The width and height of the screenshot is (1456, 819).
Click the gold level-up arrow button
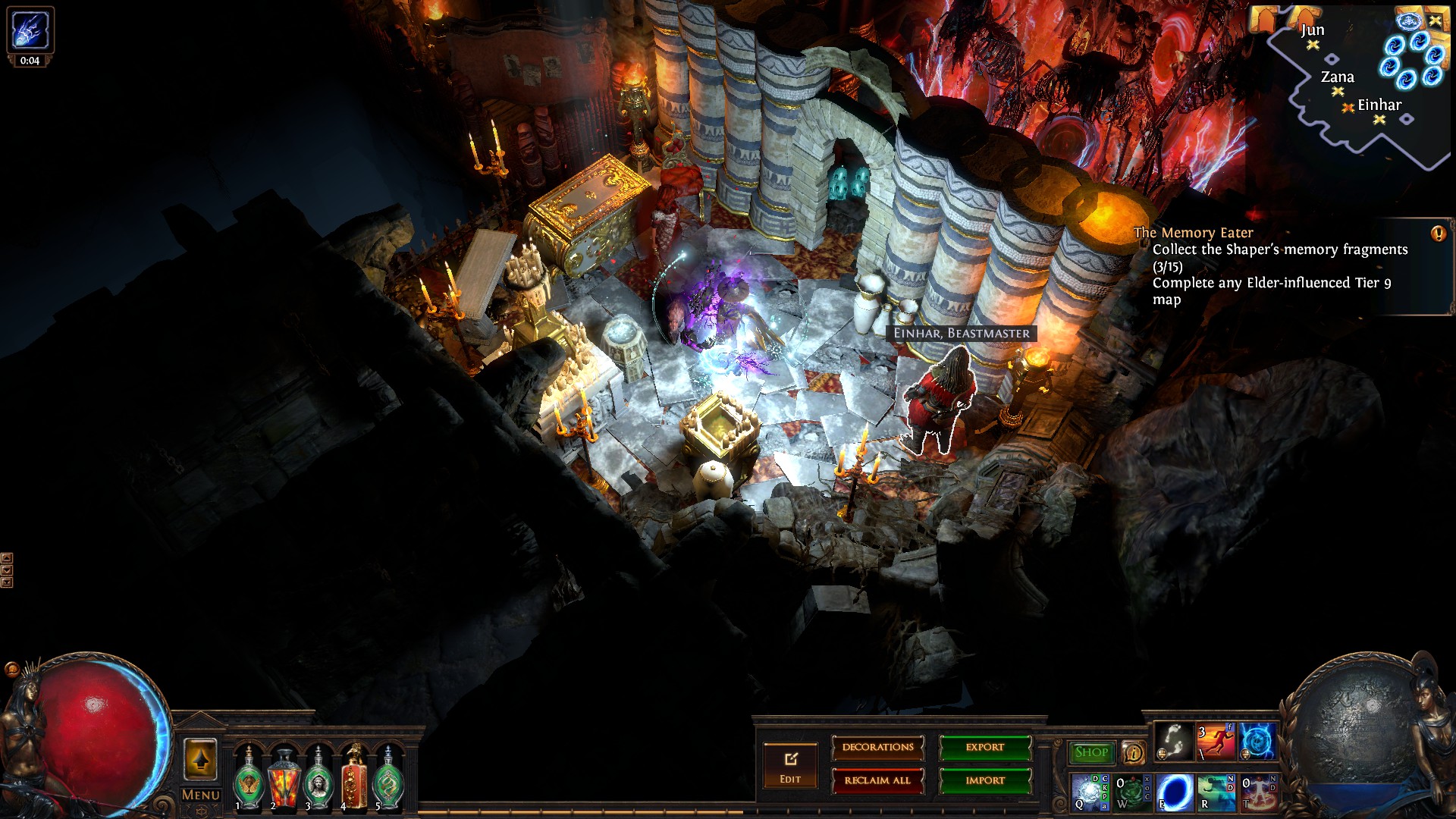(200, 760)
